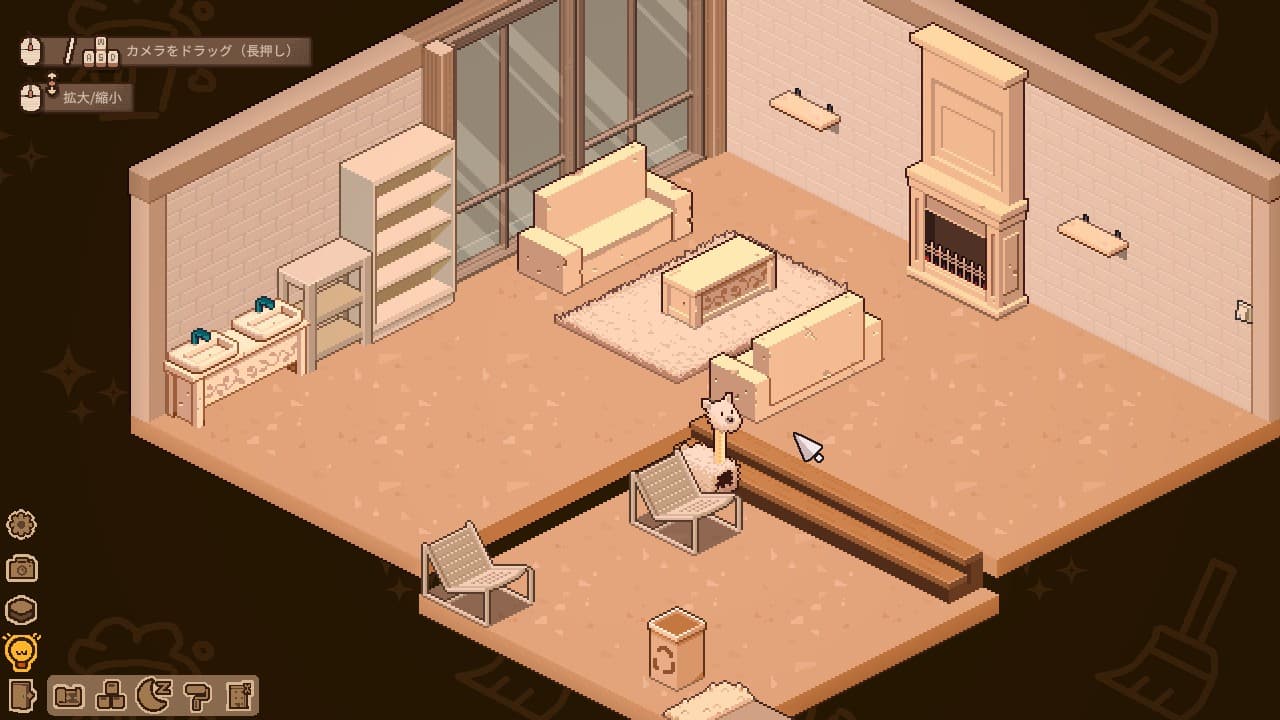Screen dimensions: 1280x720
Task: Select the stacked boxes furniture tool
Action: pyautogui.click(x=111, y=695)
